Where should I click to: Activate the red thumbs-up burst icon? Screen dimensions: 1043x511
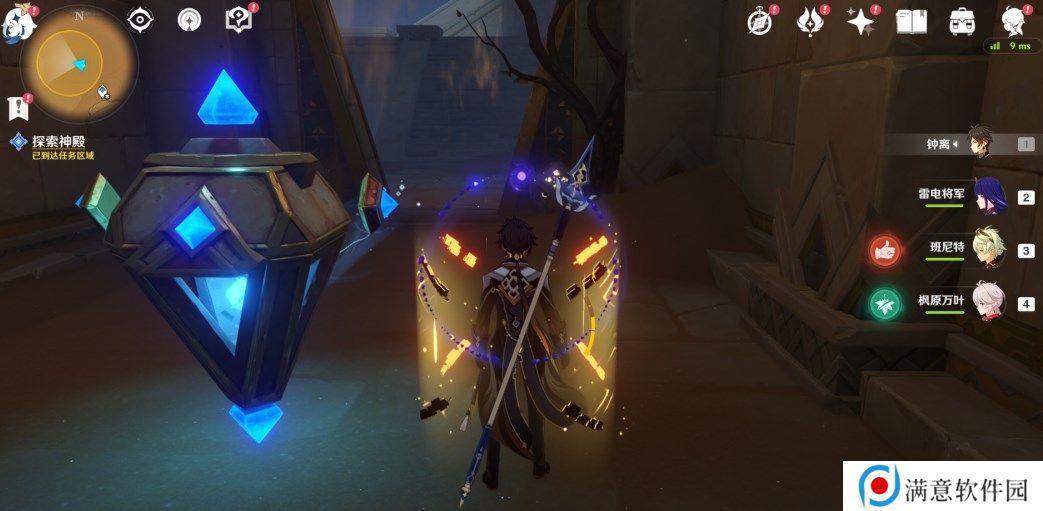coord(885,250)
